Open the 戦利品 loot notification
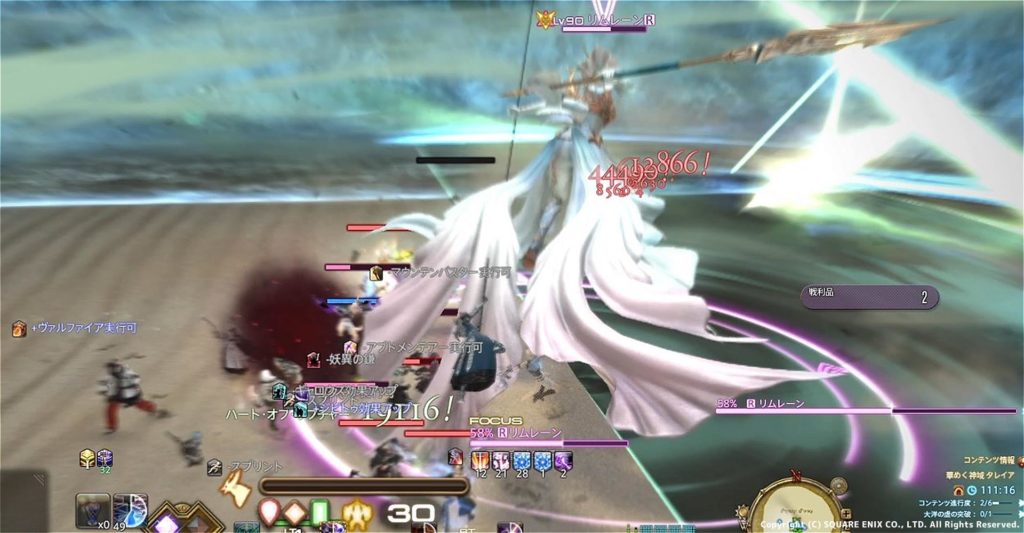1024x533 pixels. pyautogui.click(x=869, y=297)
